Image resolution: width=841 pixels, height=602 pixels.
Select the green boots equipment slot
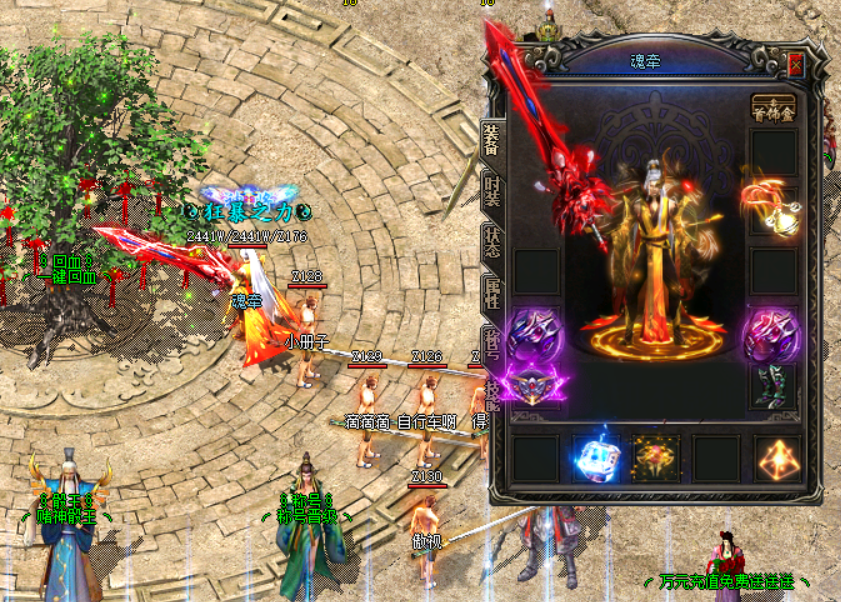click(773, 386)
